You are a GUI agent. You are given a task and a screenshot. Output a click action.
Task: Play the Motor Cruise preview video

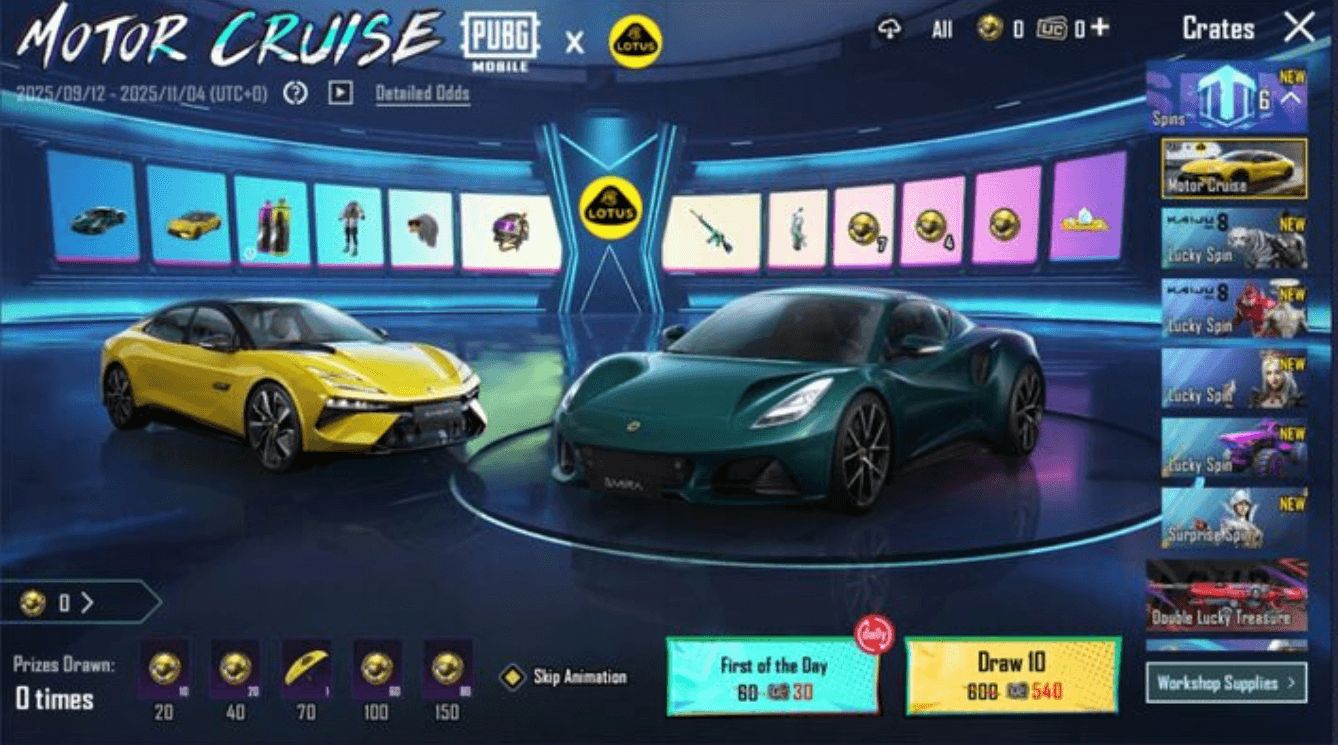341,93
